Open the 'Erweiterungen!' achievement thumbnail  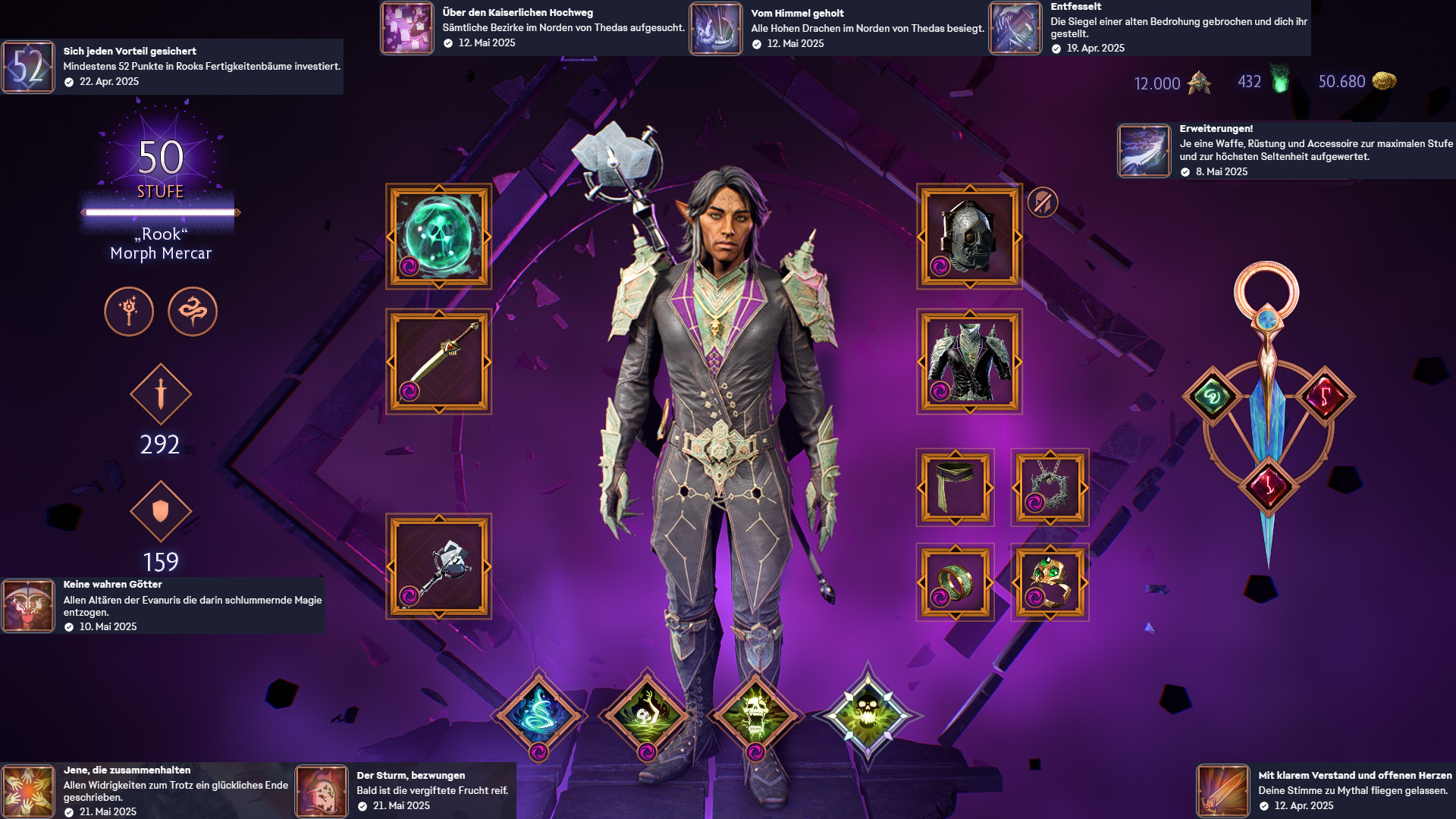[x=1144, y=150]
